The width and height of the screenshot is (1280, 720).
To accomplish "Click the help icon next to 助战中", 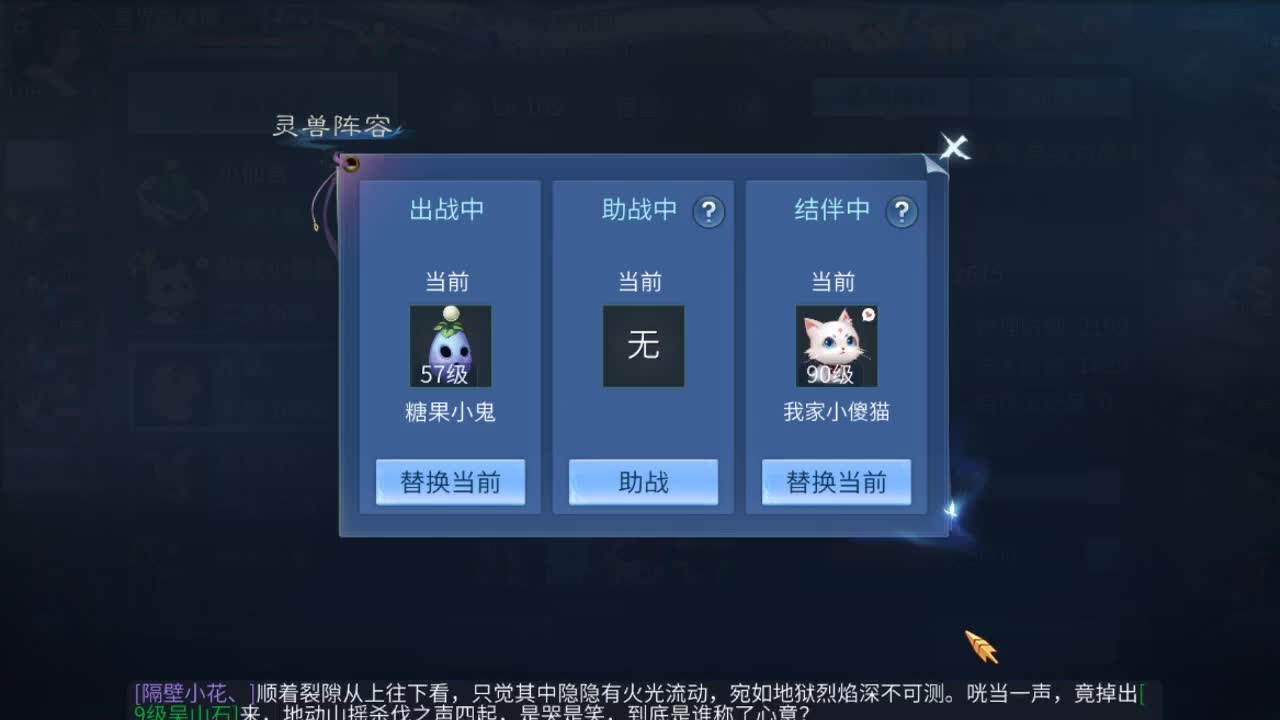I will 708,211.
